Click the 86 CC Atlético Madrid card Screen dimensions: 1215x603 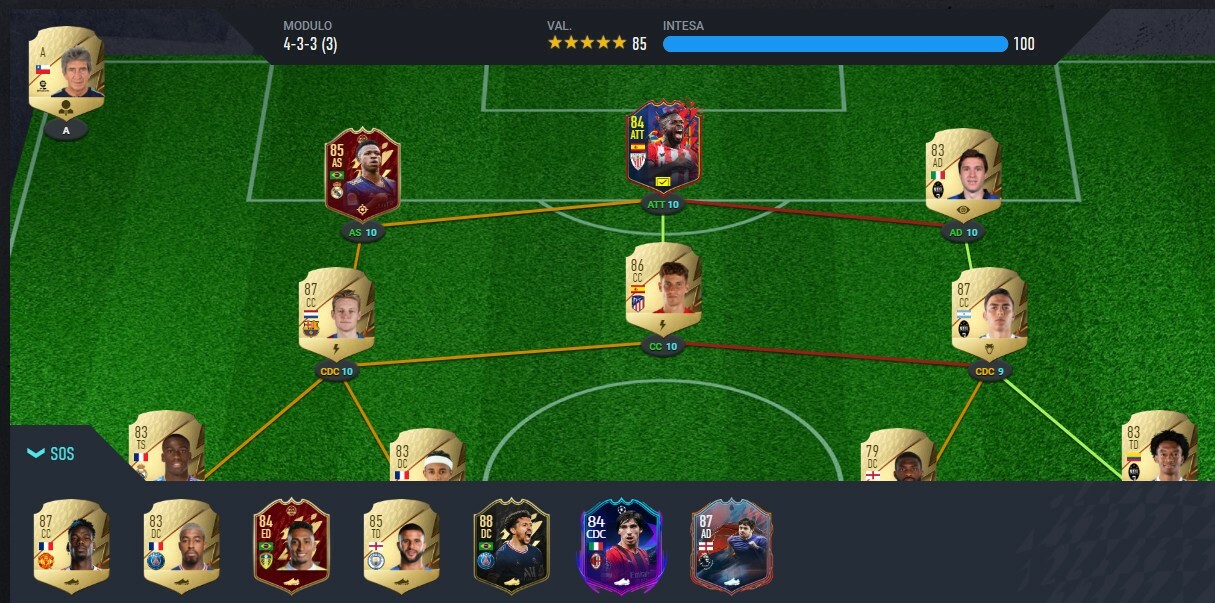[x=663, y=287]
